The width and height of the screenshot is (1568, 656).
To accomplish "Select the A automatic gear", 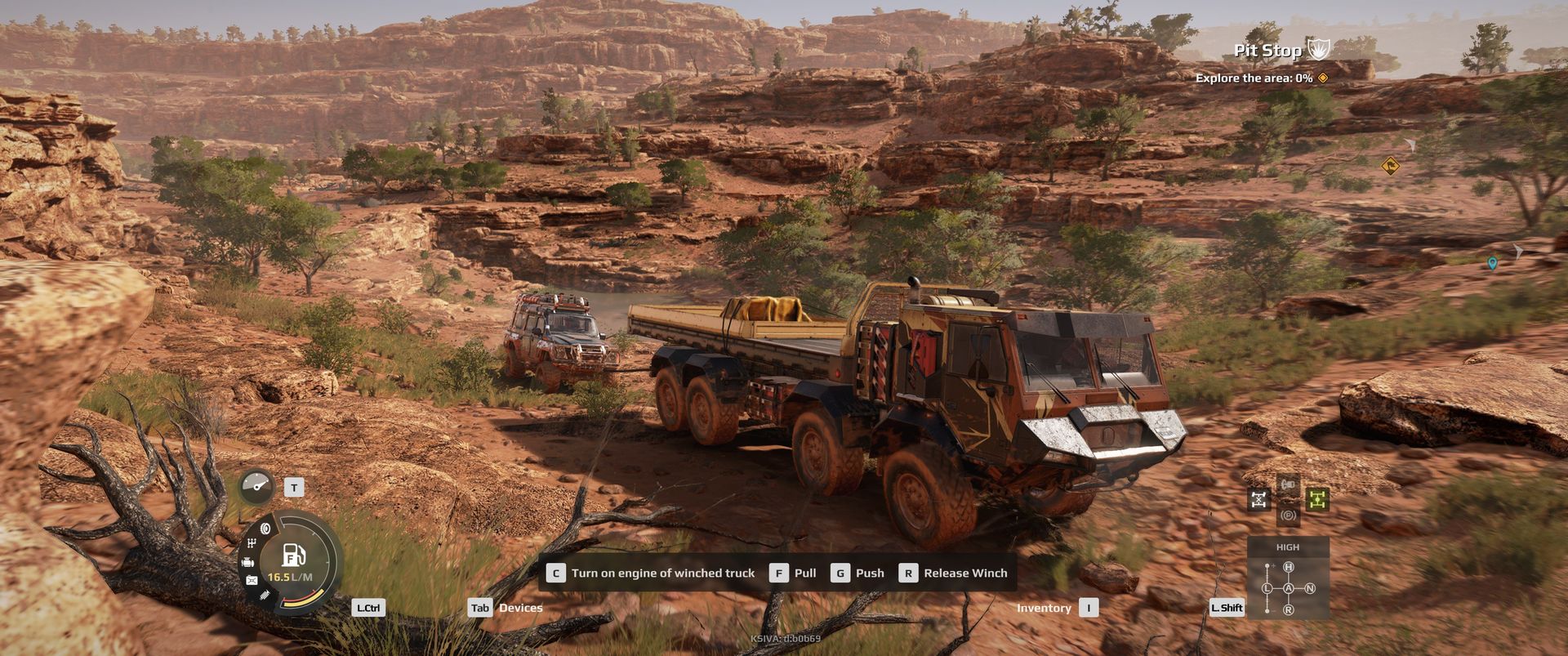I will [1289, 588].
